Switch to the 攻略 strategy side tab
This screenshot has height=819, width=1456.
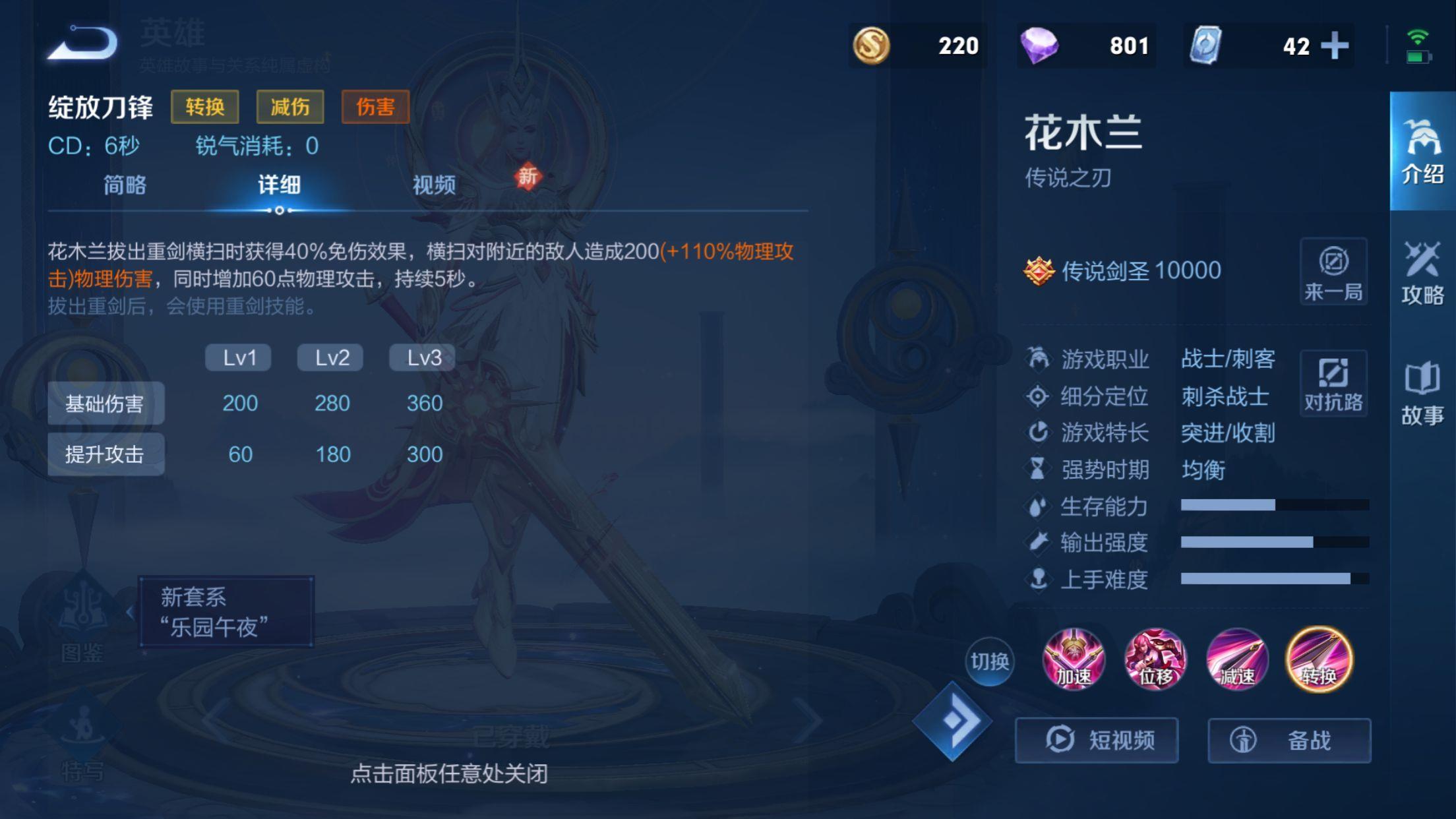pyautogui.click(x=1422, y=272)
